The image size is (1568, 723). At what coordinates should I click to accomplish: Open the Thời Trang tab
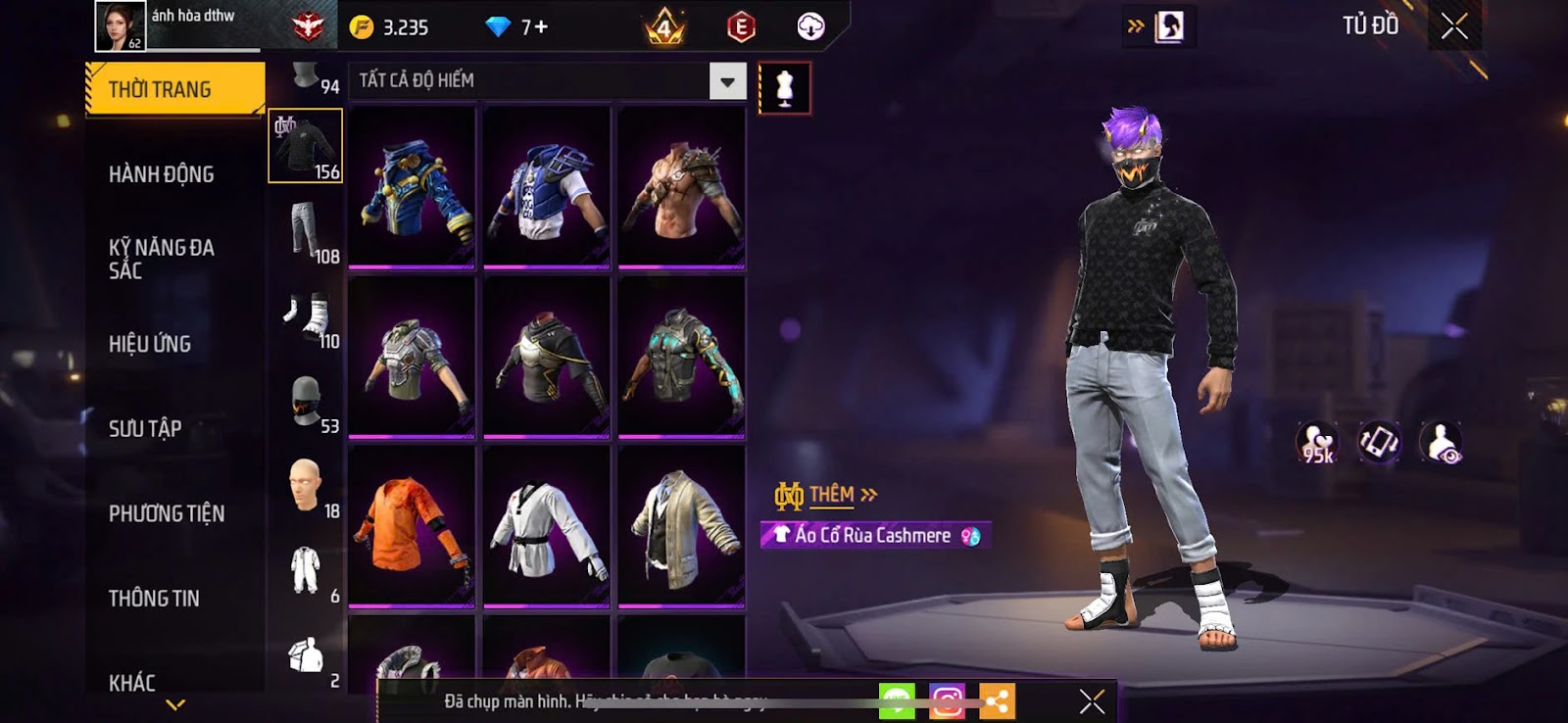[x=174, y=89]
